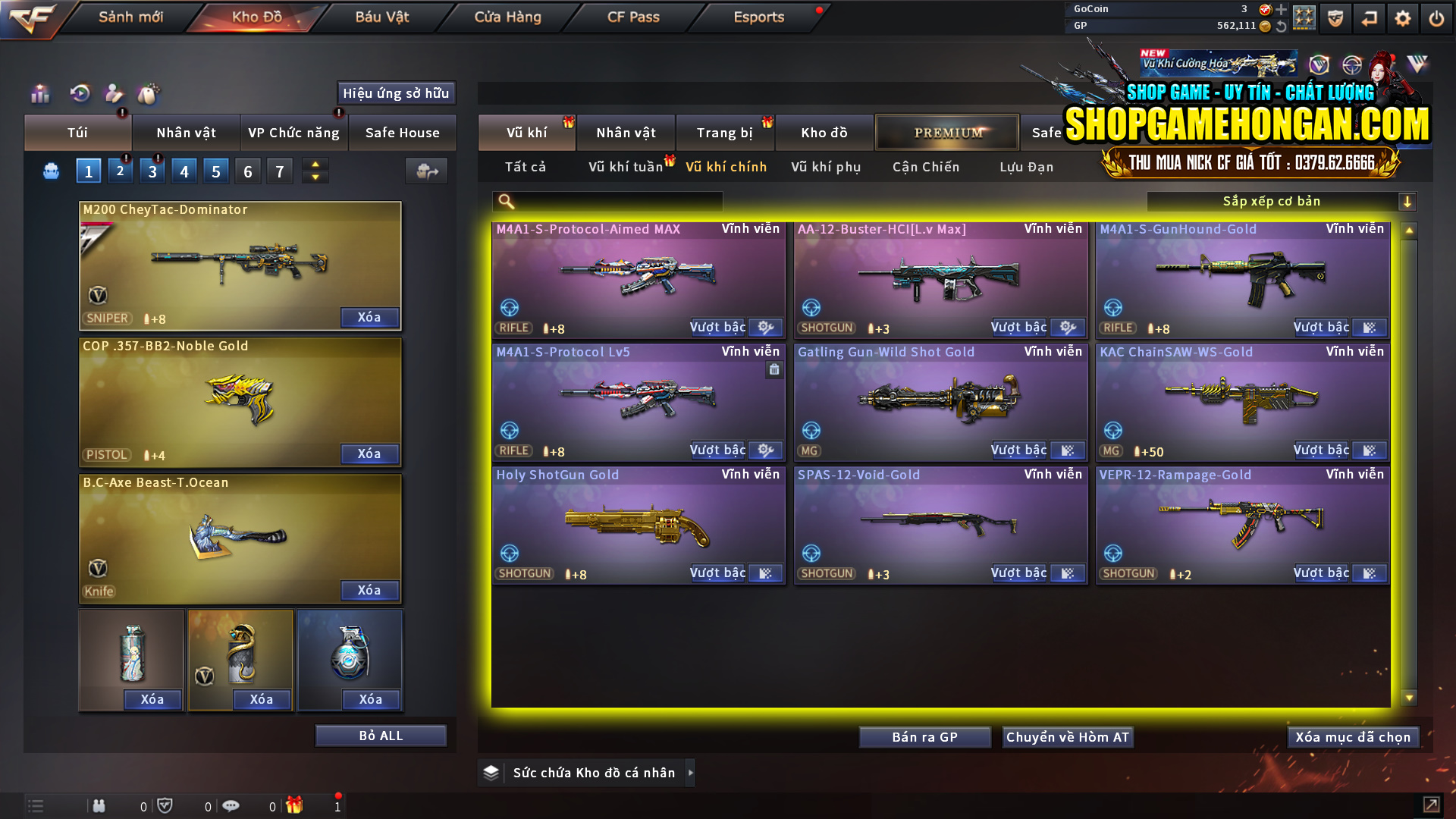The image size is (1456, 819).
Task: Click the stats chart icon above Túi tab
Action: (x=39, y=94)
